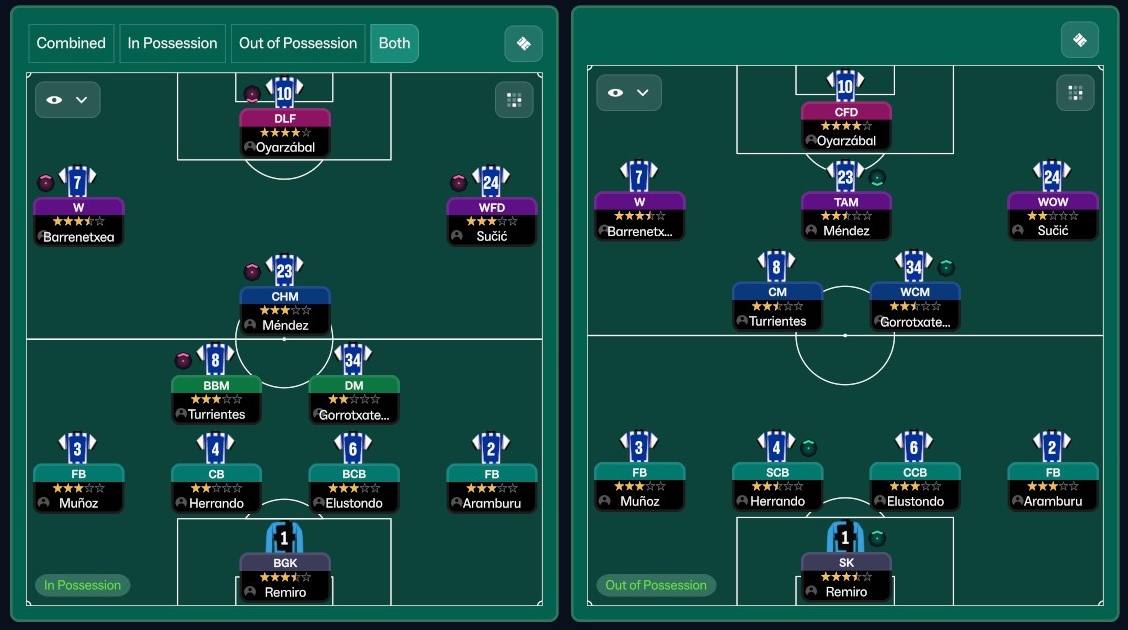Click Gorrotxategi's WCM role card
Screen dimensions: 1128x630
point(914,306)
